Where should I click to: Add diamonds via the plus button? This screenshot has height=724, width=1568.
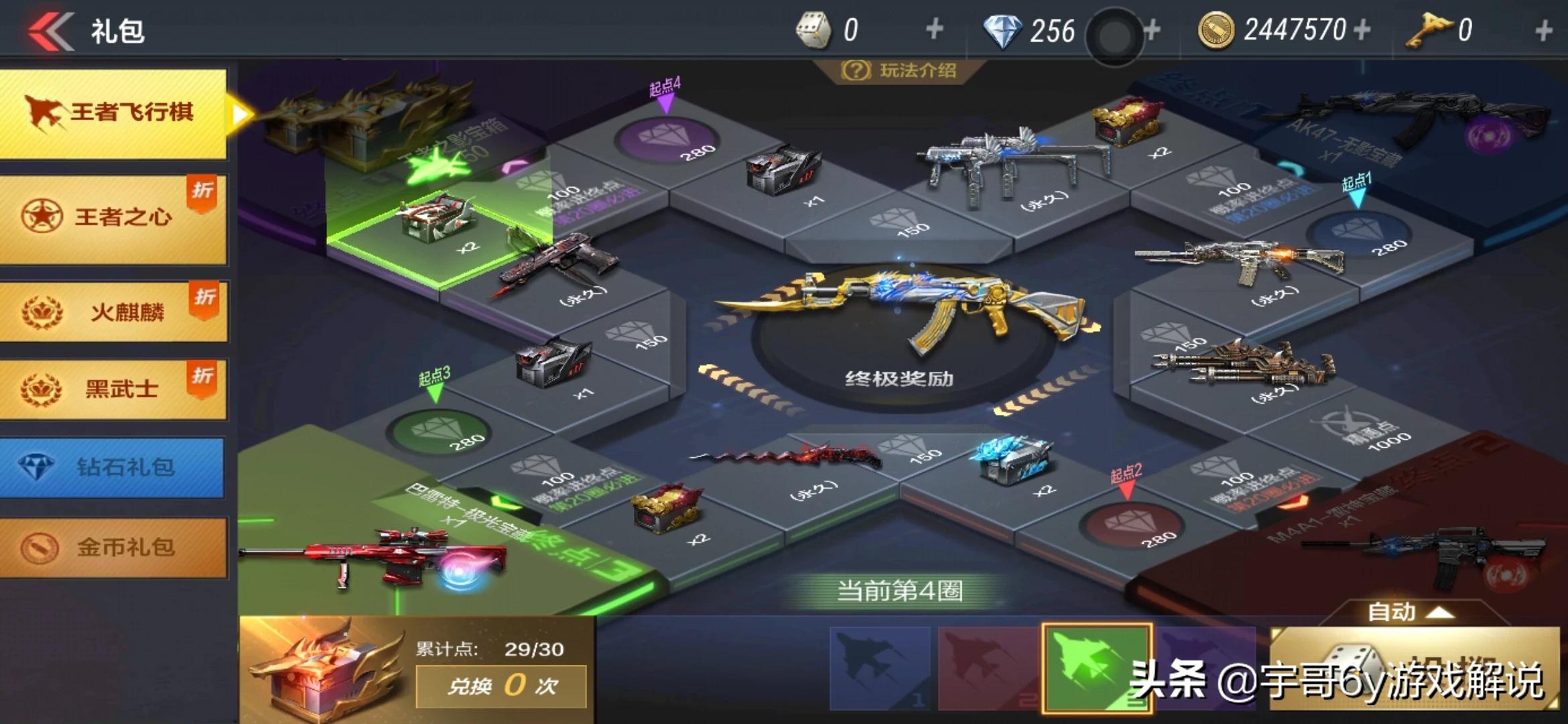click(x=1153, y=29)
